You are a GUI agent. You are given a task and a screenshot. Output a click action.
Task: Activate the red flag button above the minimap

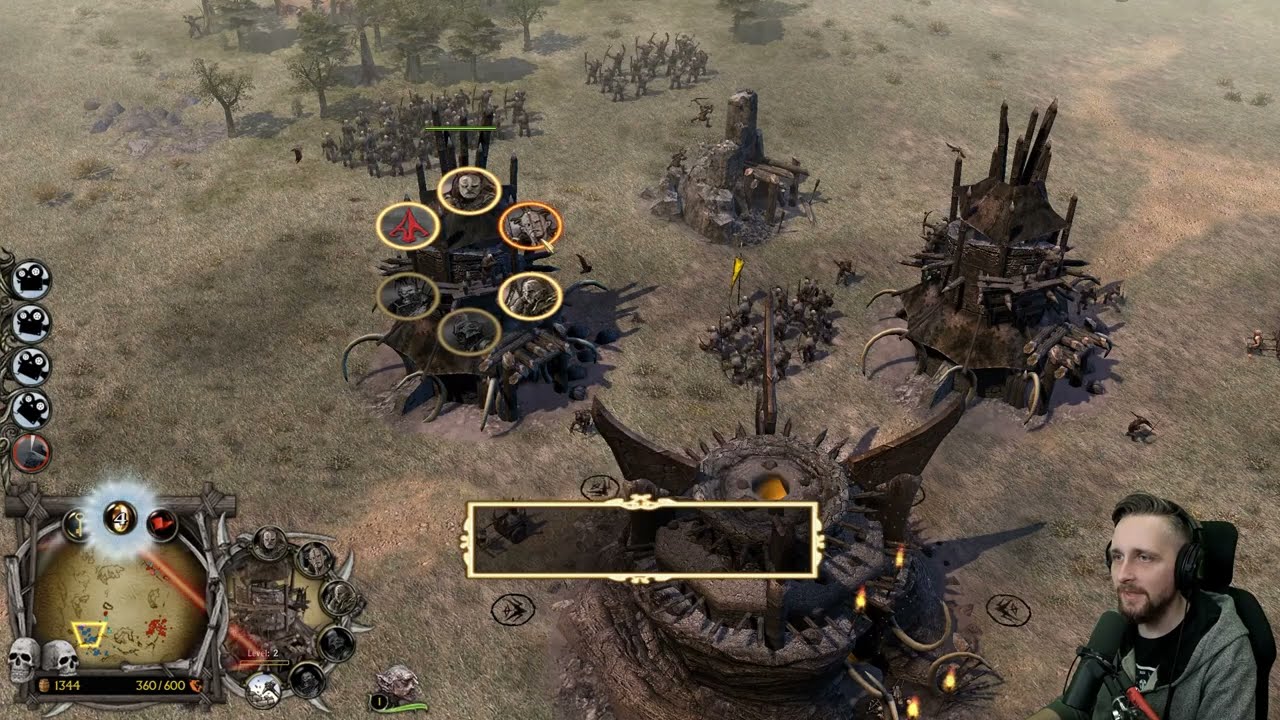click(x=162, y=522)
